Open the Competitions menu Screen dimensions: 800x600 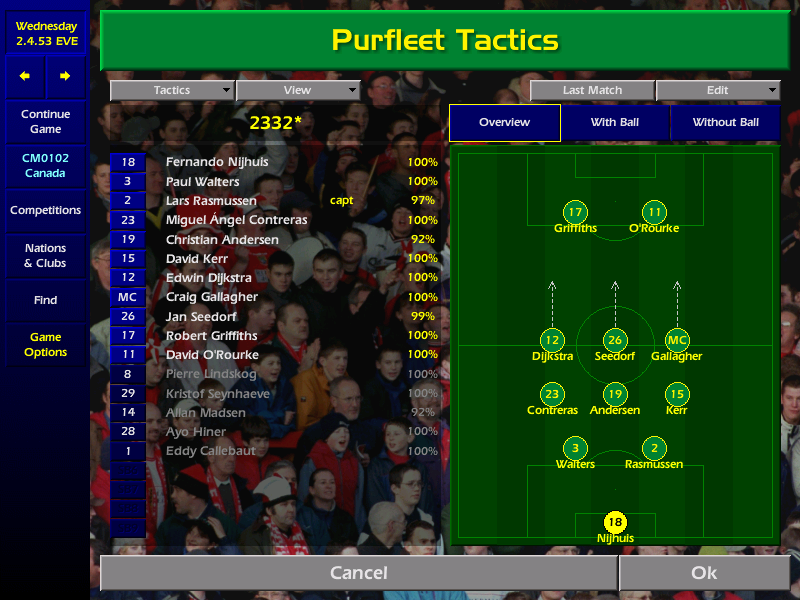[x=45, y=210]
